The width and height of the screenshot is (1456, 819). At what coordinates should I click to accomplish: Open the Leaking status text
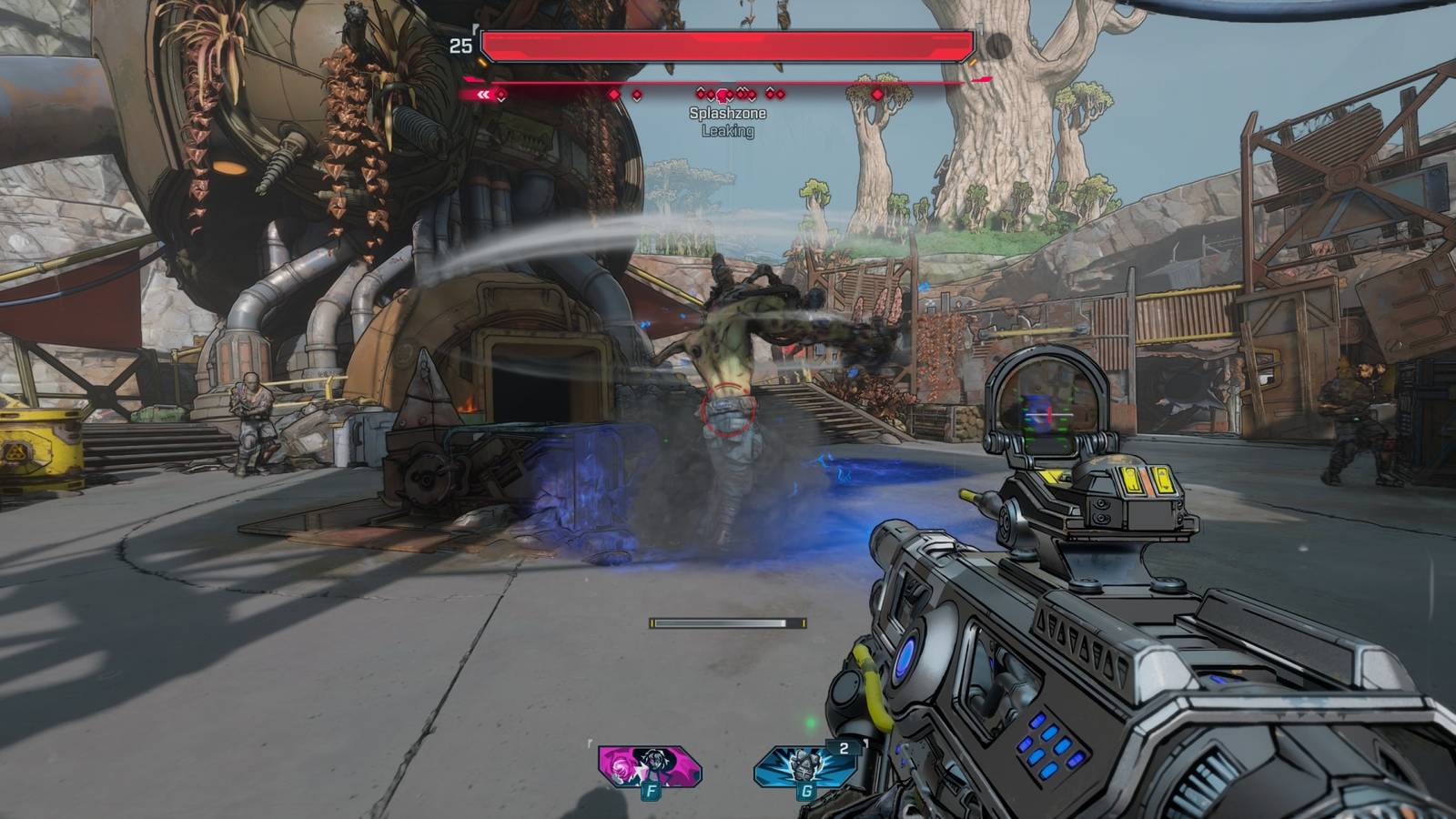click(727, 130)
